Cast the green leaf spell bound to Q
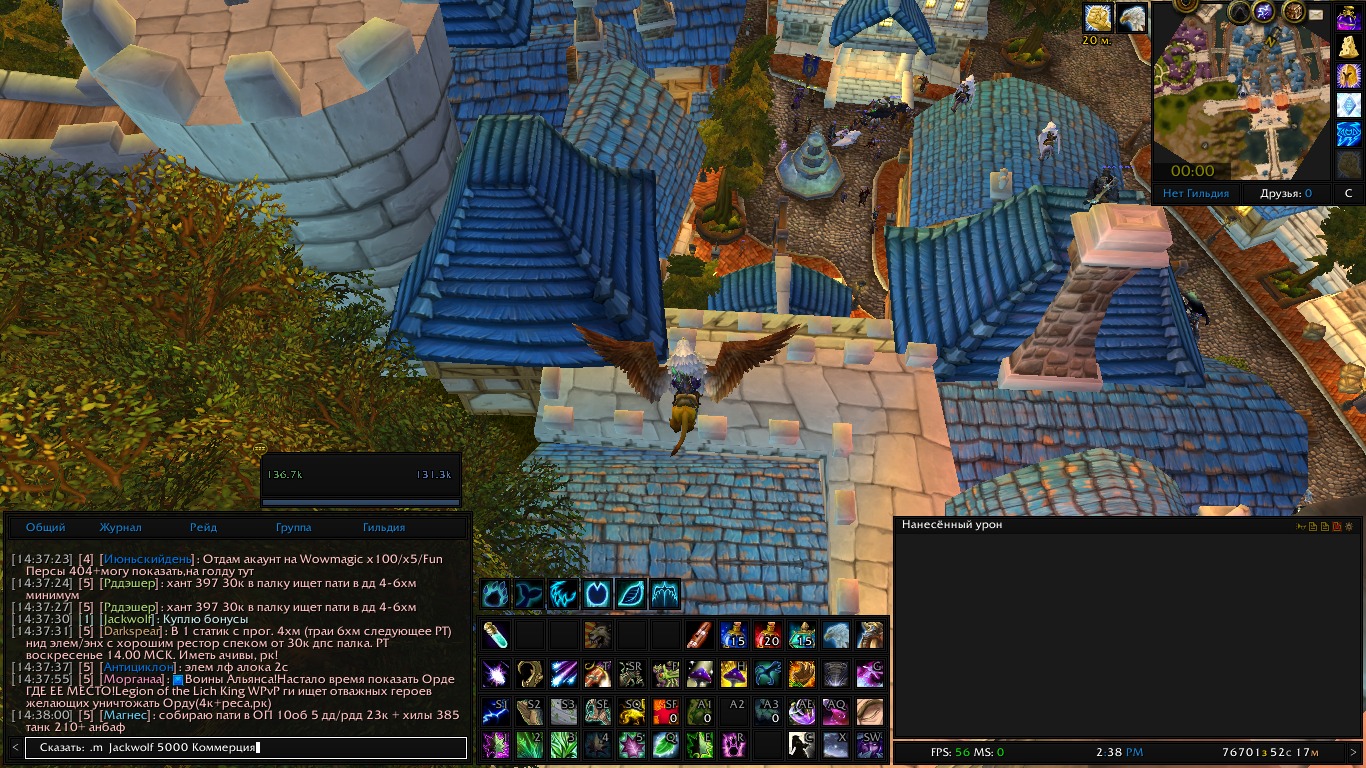1366x768 pixels. (665, 745)
